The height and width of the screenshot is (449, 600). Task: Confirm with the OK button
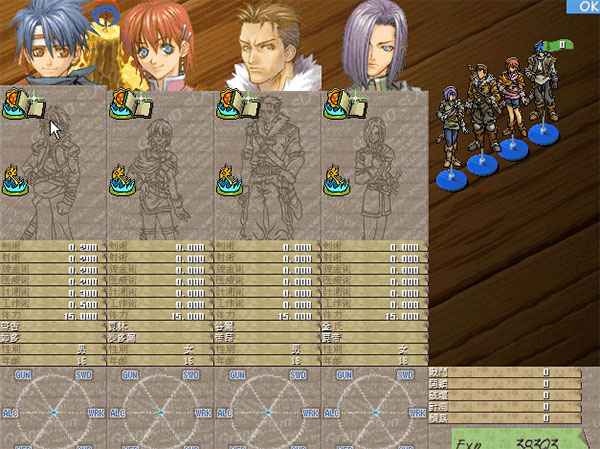pos(582,6)
